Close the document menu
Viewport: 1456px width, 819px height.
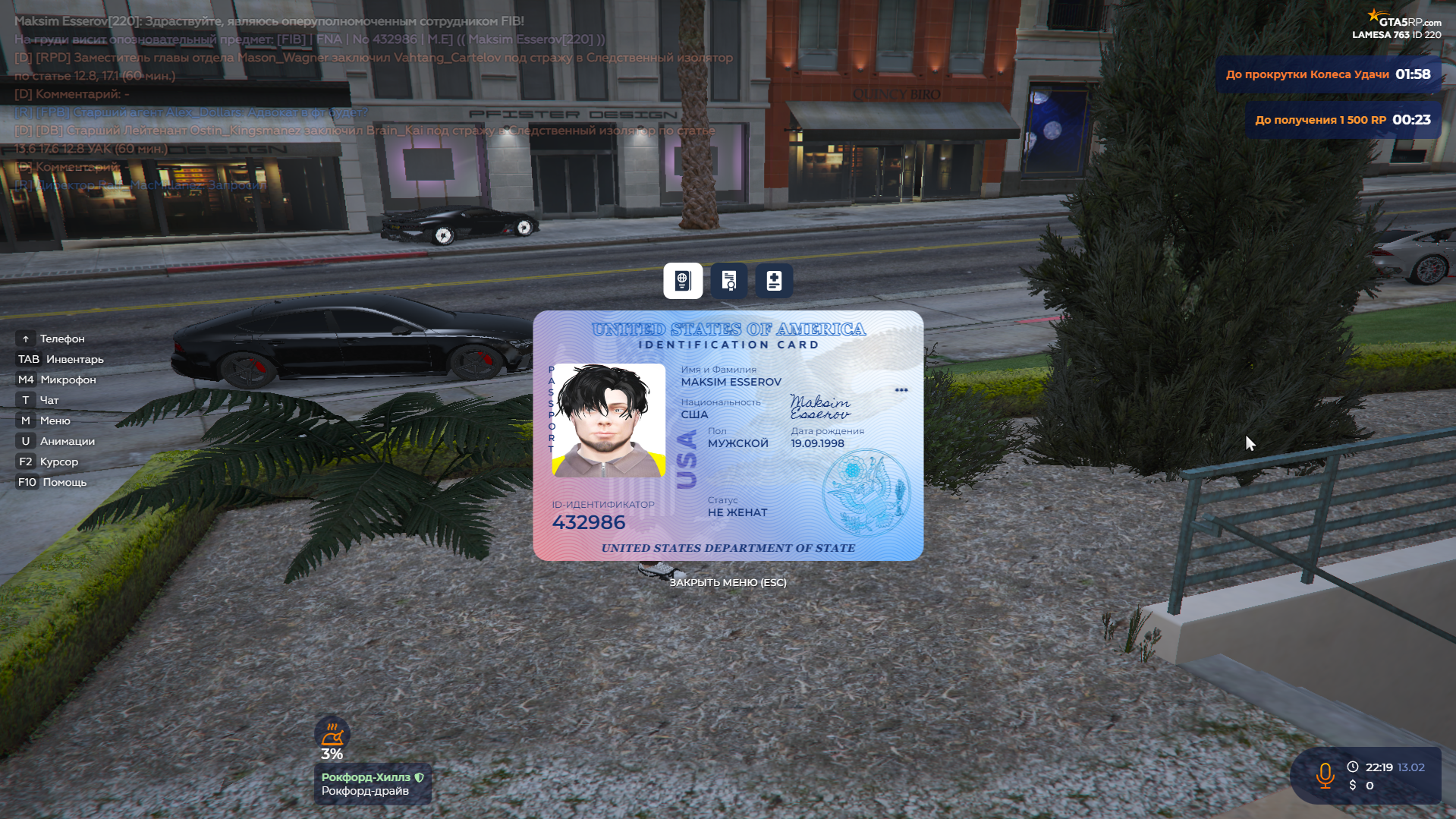coord(728,582)
